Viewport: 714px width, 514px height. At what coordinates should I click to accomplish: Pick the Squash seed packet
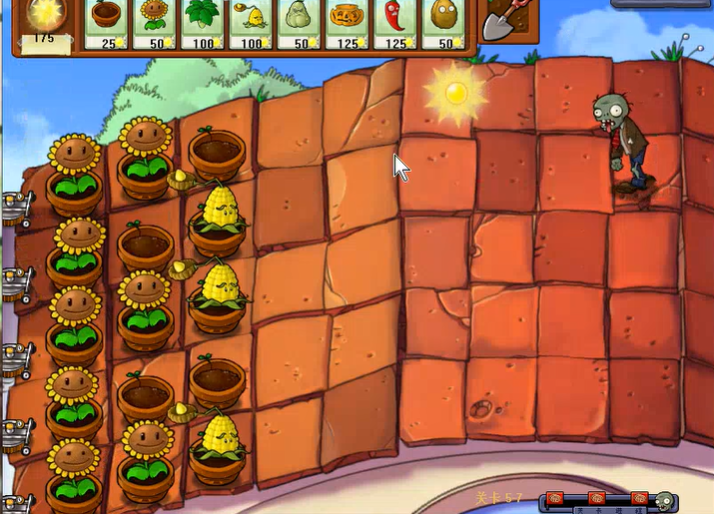point(299,22)
